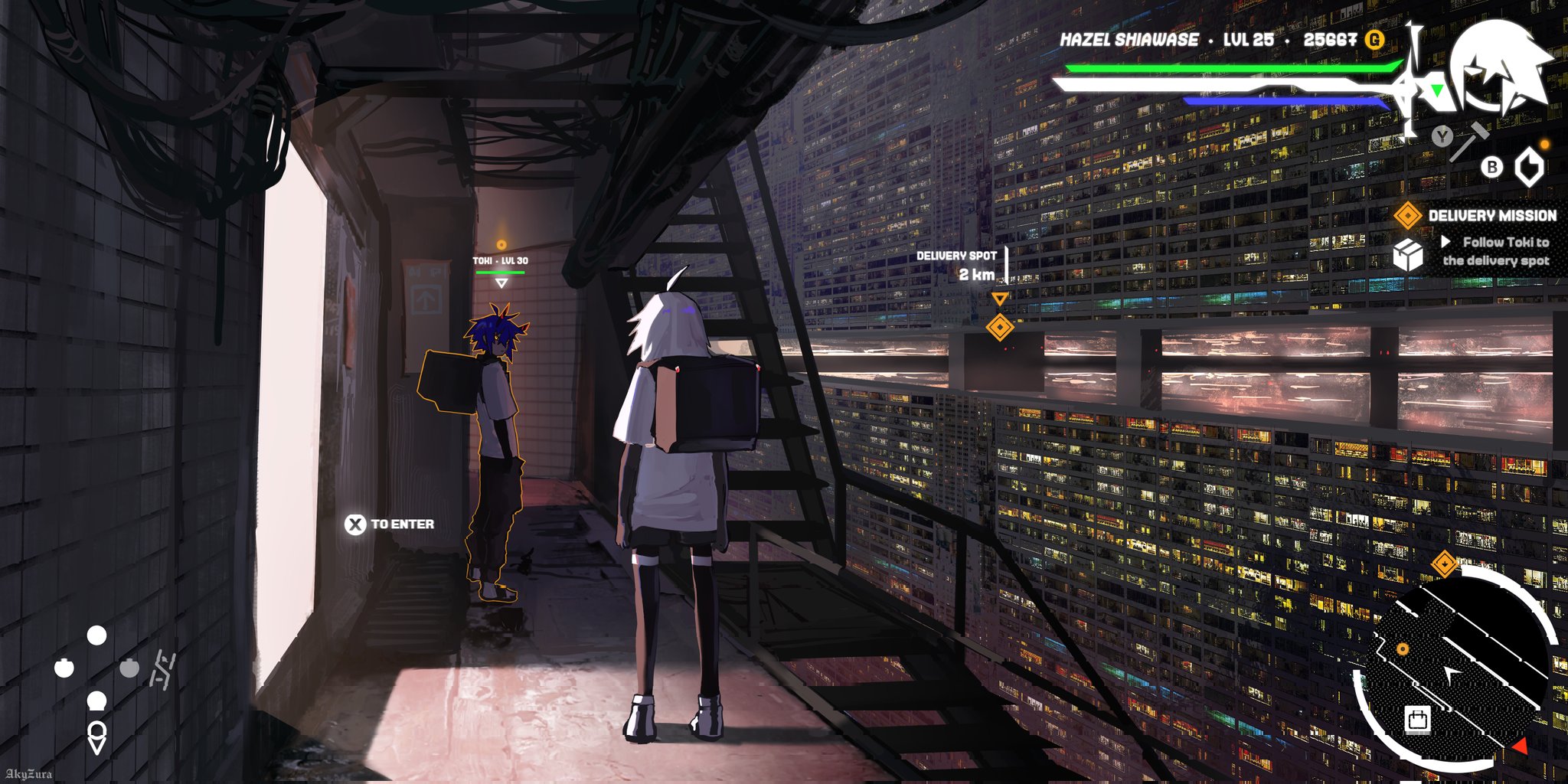Select the orange dot marker inside the minimap
This screenshot has height=784, width=1568.
coord(1403,649)
